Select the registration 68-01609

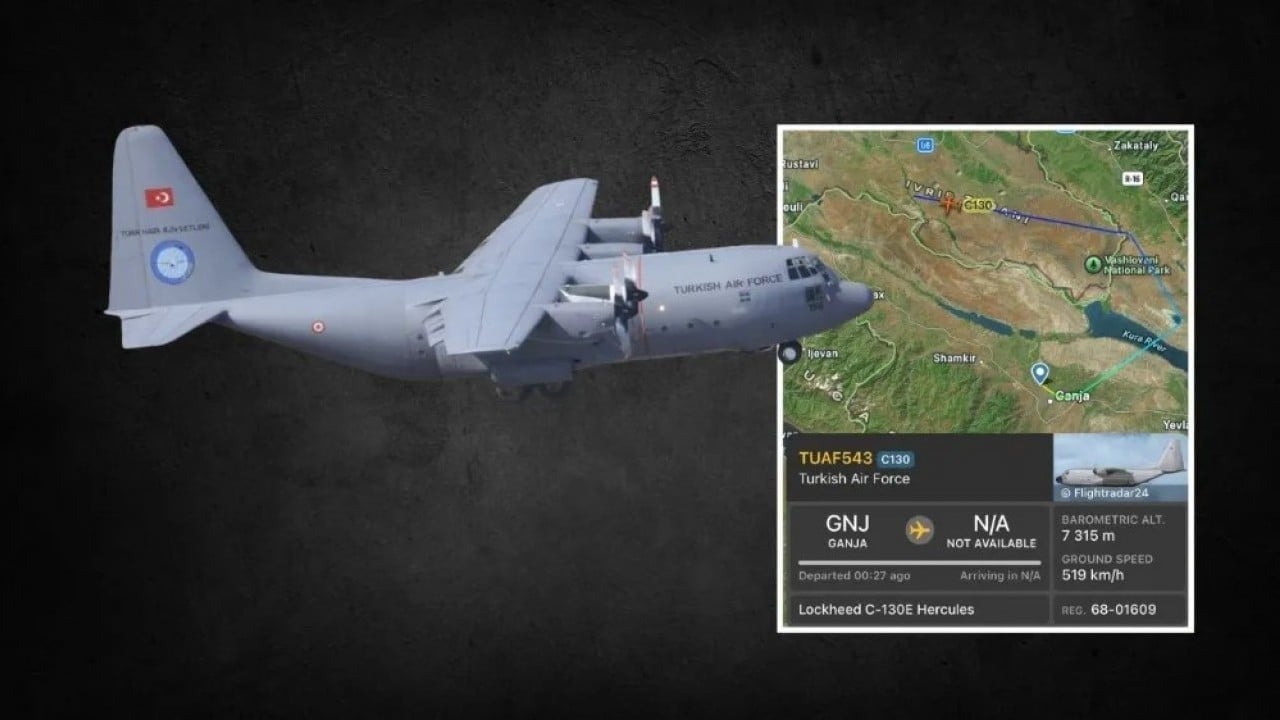[x=1131, y=610]
